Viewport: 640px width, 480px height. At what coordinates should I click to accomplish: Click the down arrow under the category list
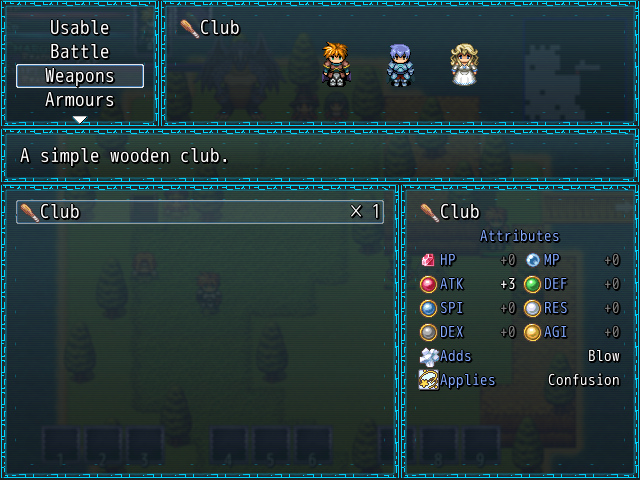click(x=80, y=119)
